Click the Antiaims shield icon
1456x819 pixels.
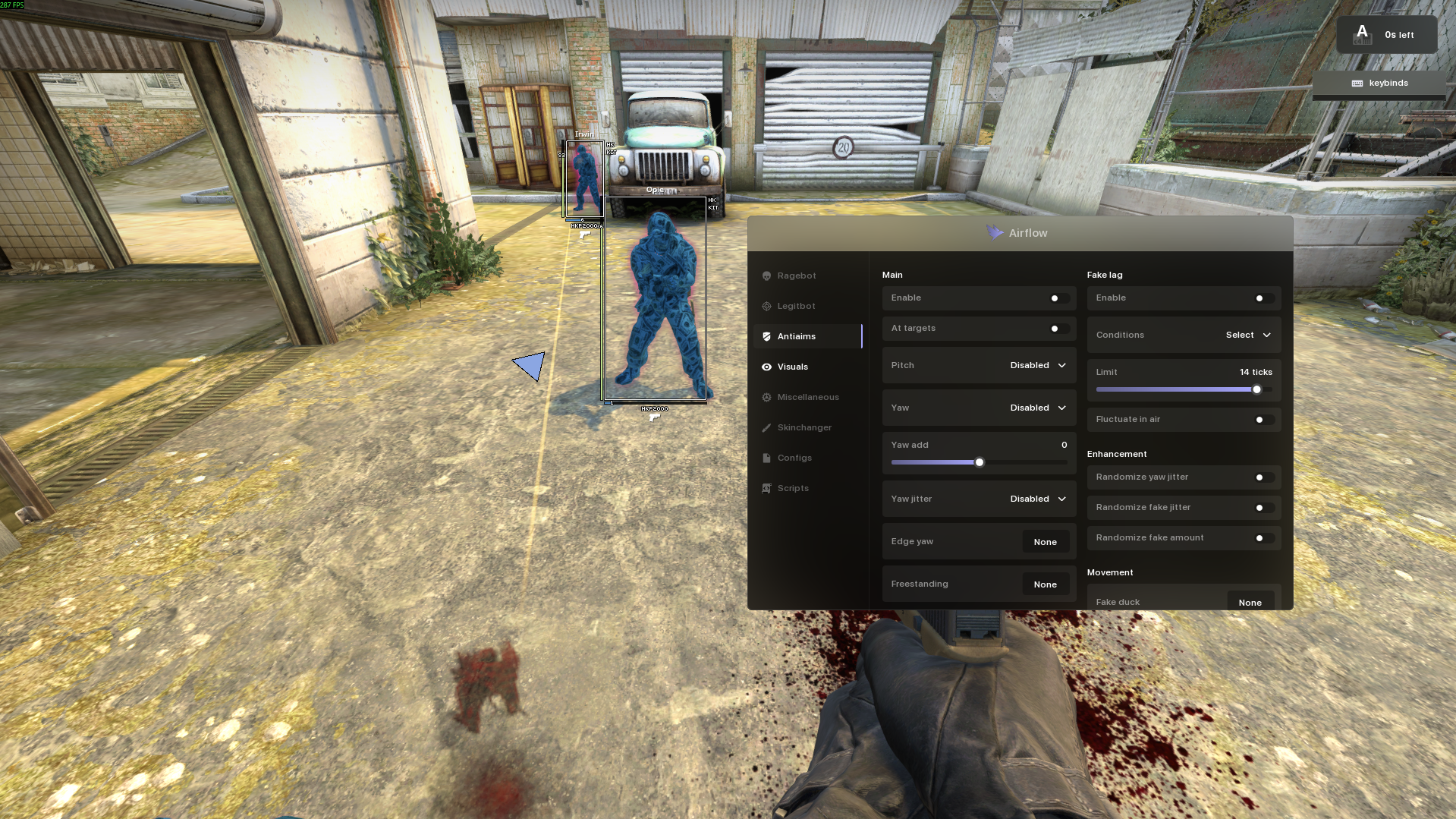tap(766, 336)
